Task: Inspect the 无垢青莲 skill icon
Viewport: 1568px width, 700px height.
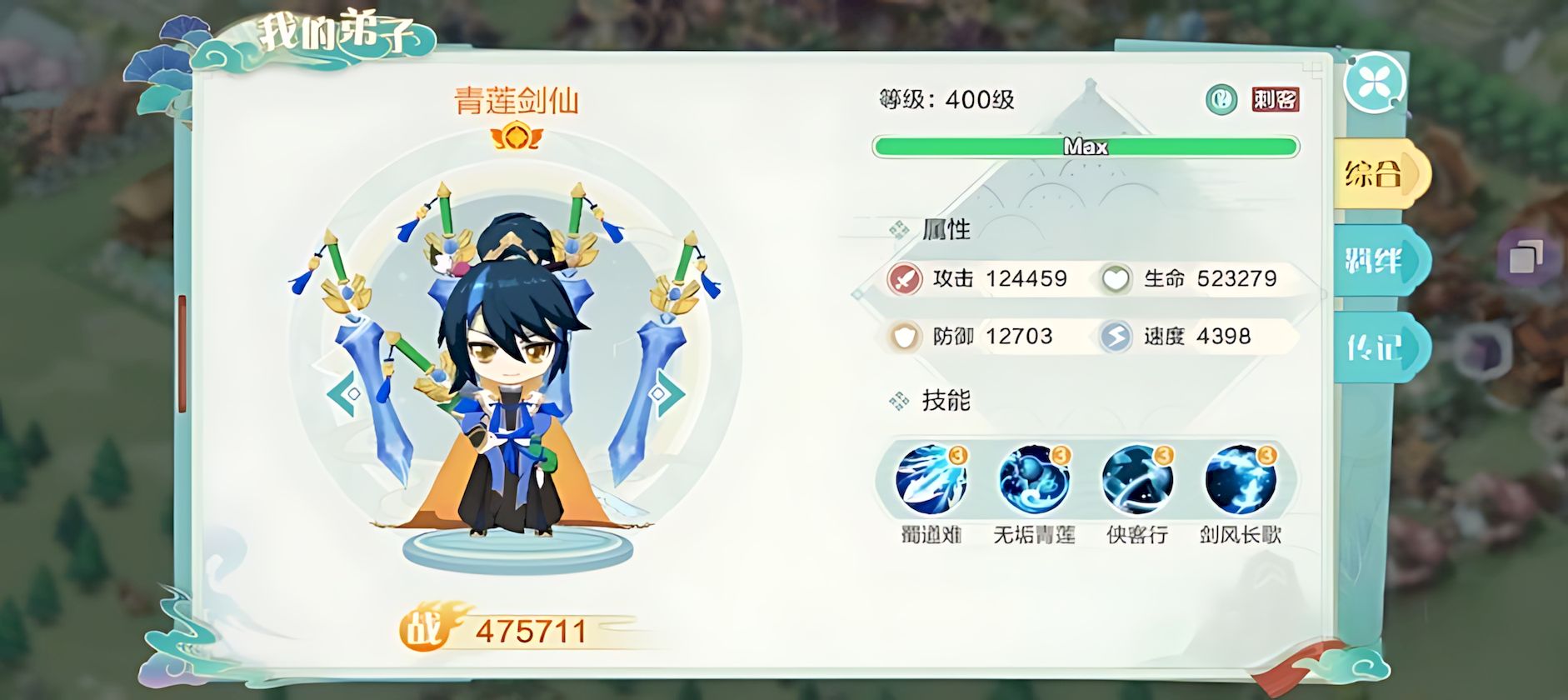Action: [x=1034, y=479]
